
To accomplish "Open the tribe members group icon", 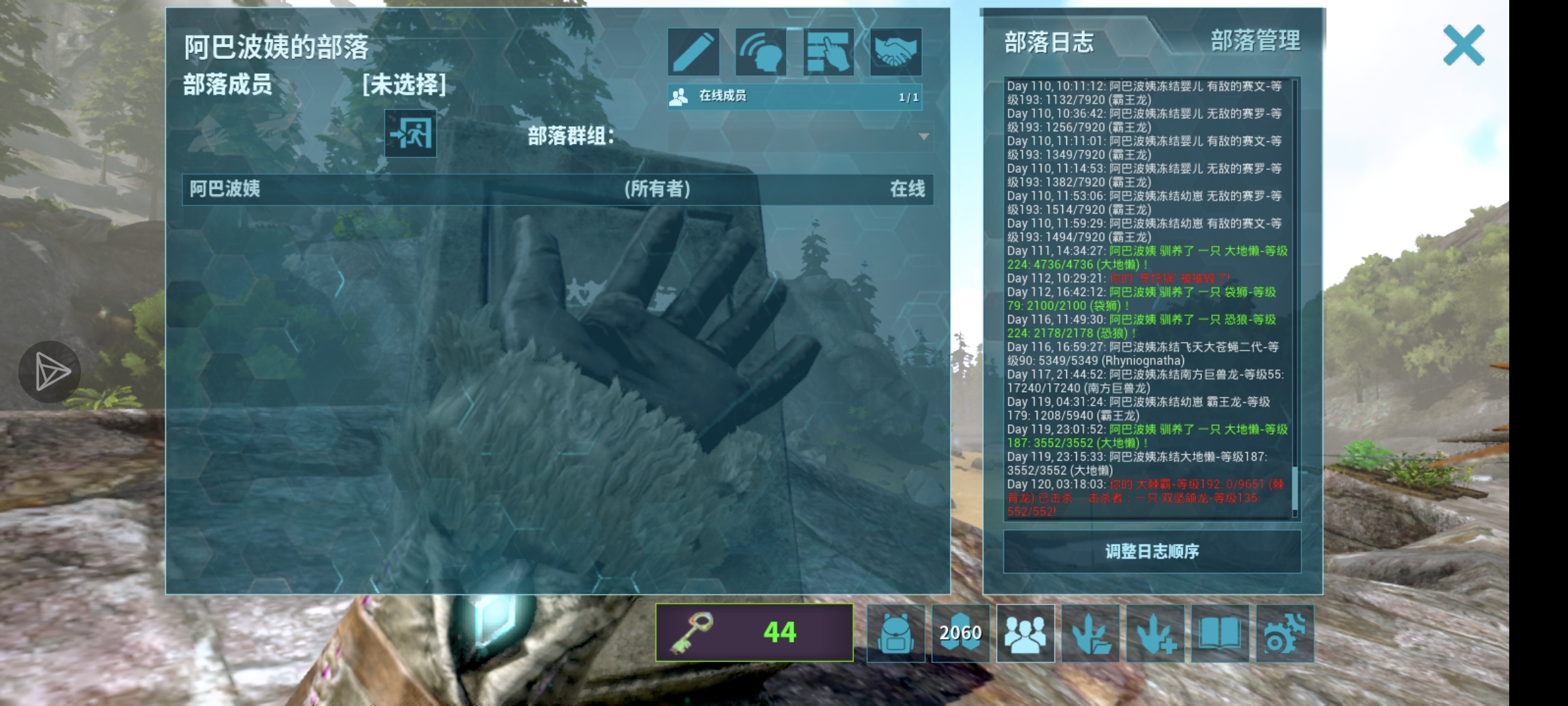I will pos(1026,632).
